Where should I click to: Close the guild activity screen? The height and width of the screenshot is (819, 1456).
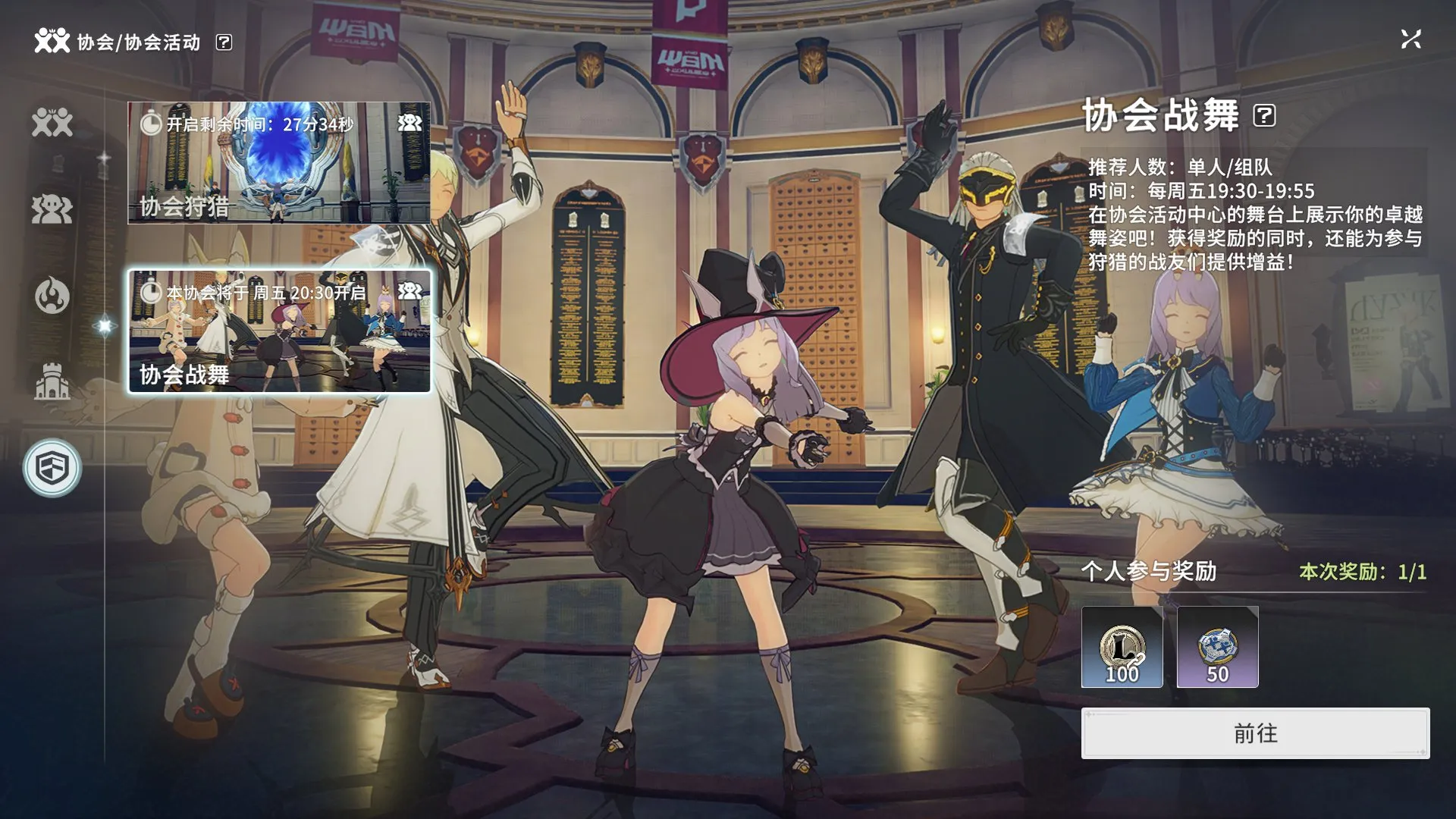(x=1410, y=39)
